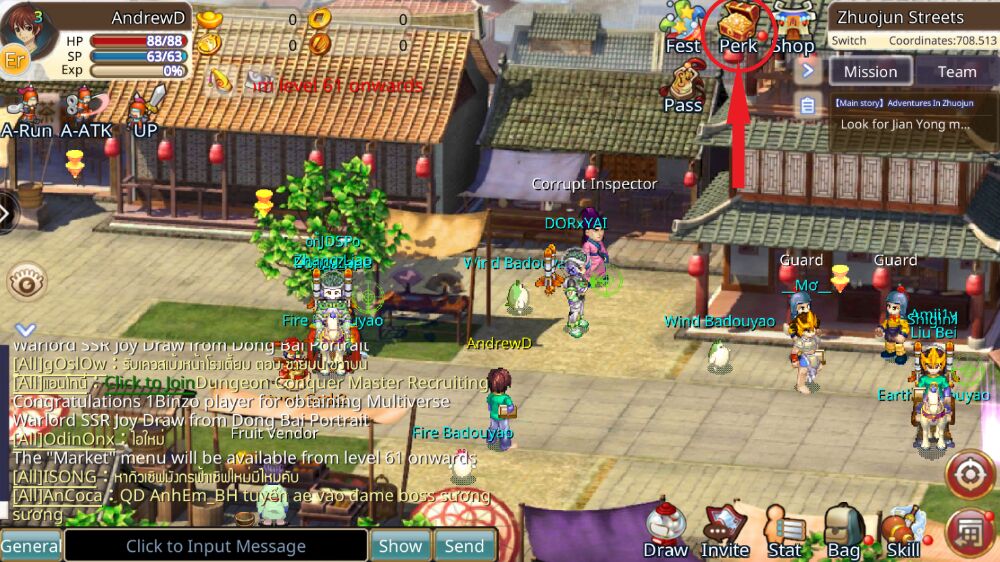Click the chat message input field
Image resolution: width=1000 pixels, height=562 pixels.
[216, 546]
